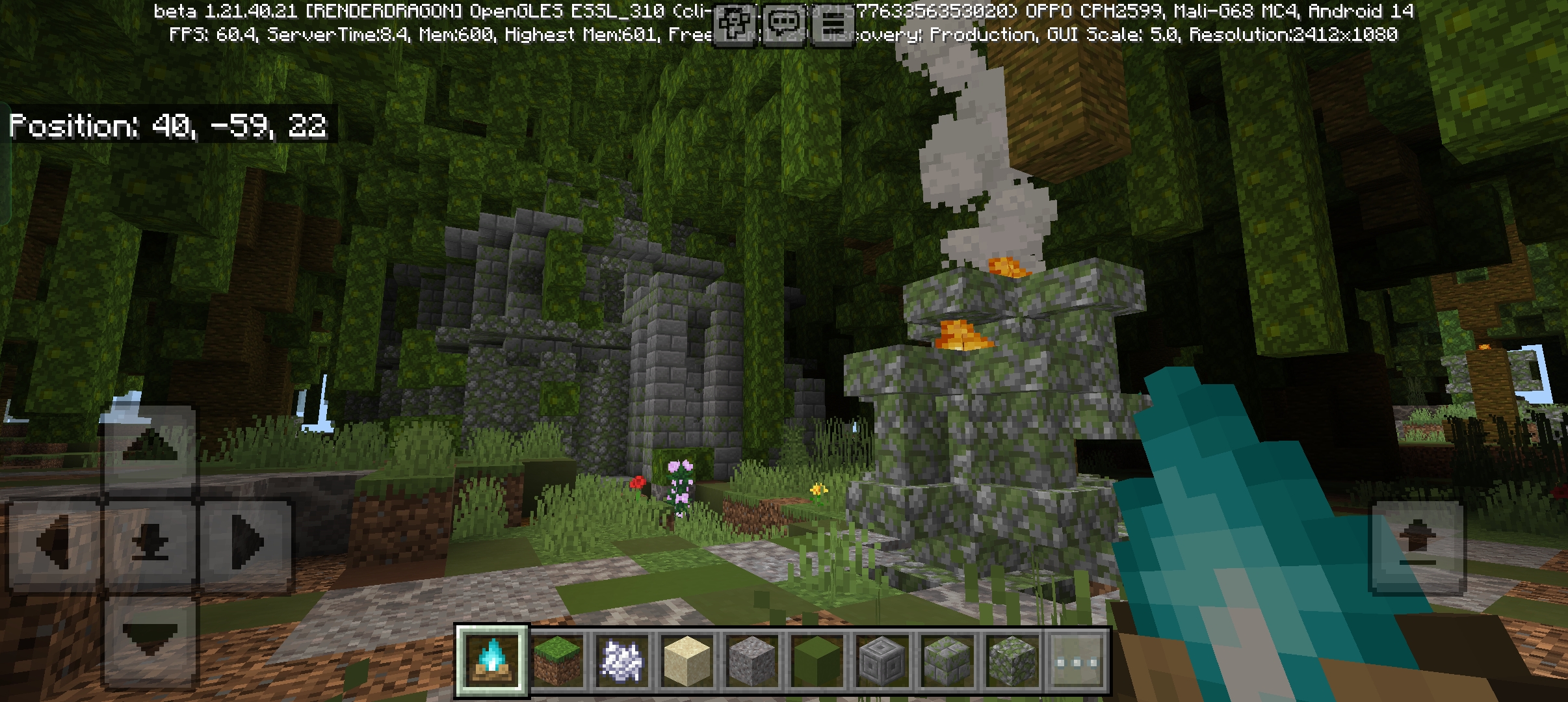1568x702 pixels.
Task: Open the emote menu button
Action: pos(736,25)
